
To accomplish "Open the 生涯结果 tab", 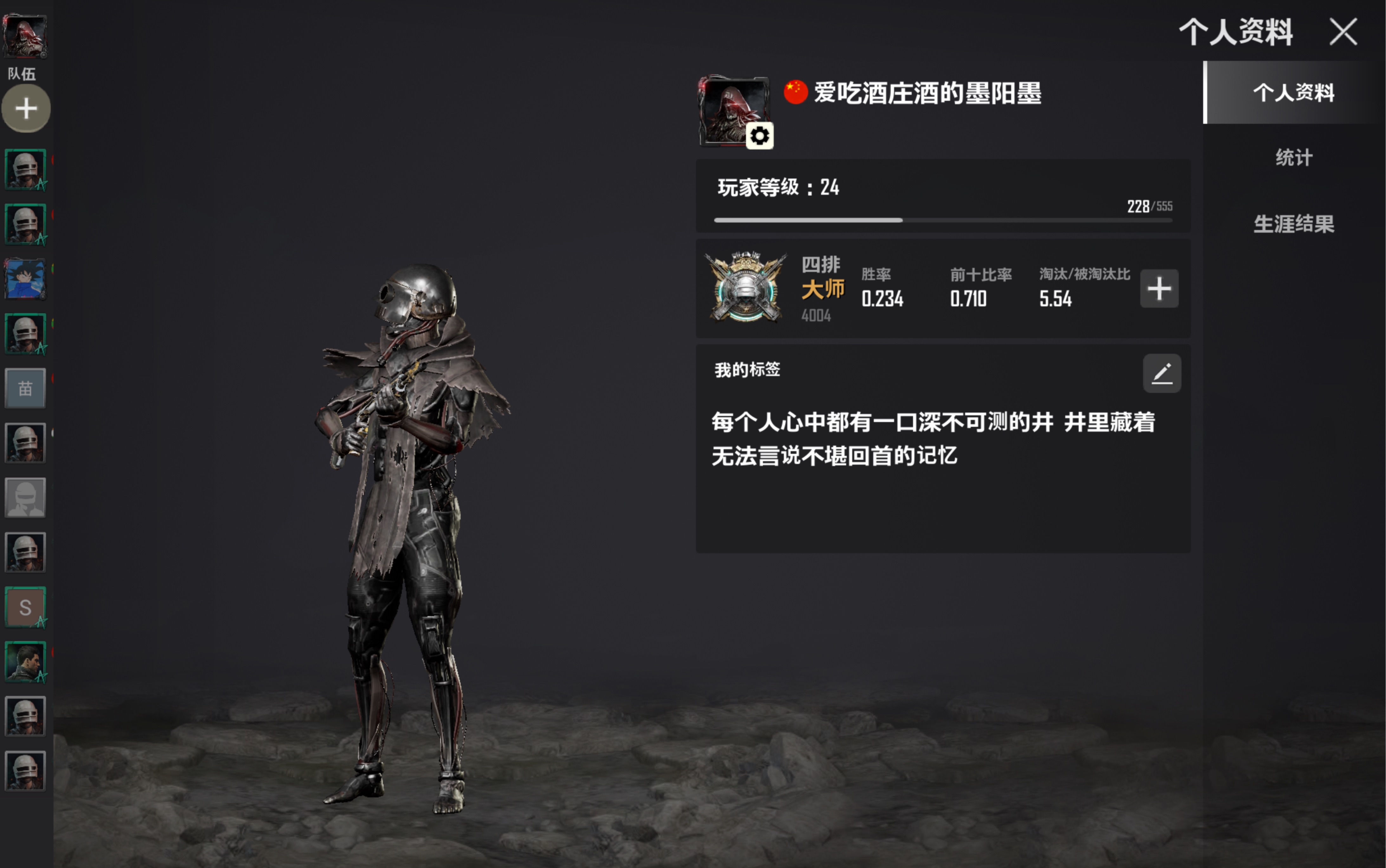I will pyautogui.click(x=1294, y=224).
